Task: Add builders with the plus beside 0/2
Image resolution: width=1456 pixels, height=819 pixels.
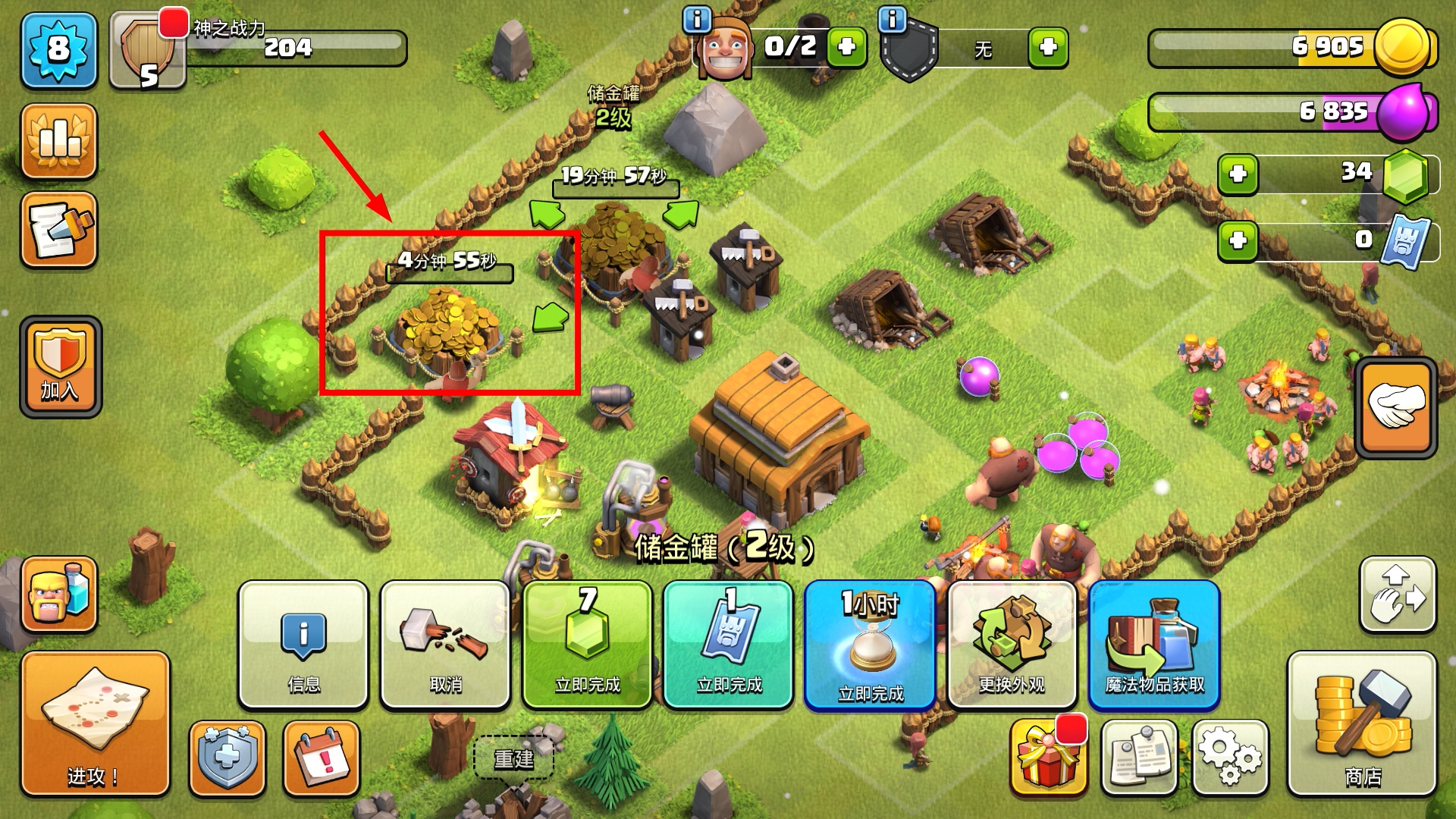Action: (x=846, y=47)
